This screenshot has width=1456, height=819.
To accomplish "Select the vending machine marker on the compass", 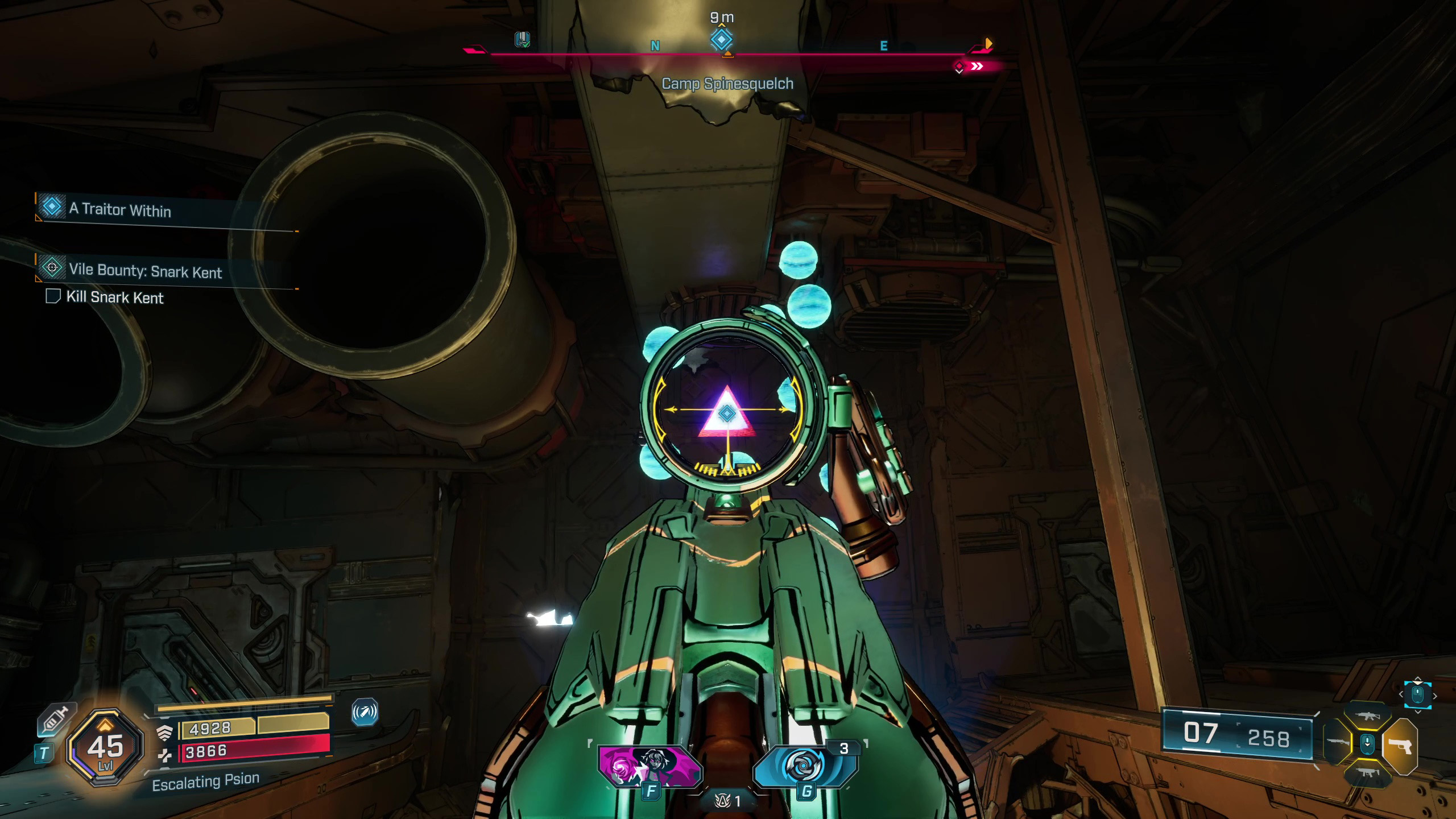I will pyautogui.click(x=522, y=39).
